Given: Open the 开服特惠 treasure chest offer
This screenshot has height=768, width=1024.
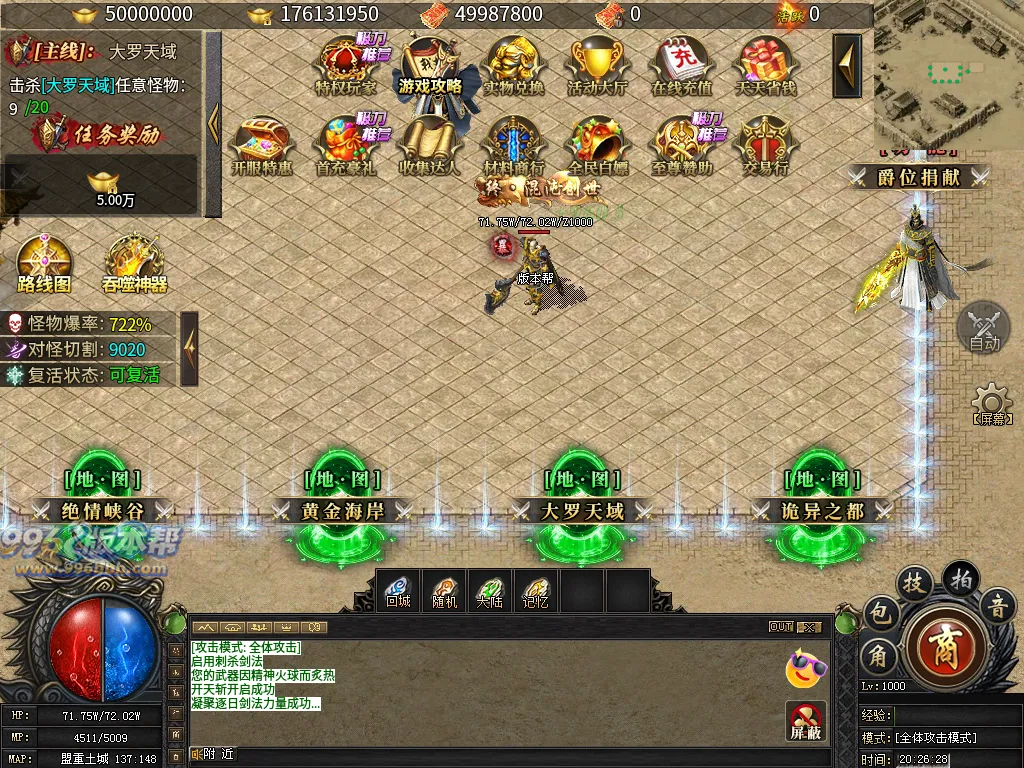Looking at the screenshot, I should tap(262, 146).
